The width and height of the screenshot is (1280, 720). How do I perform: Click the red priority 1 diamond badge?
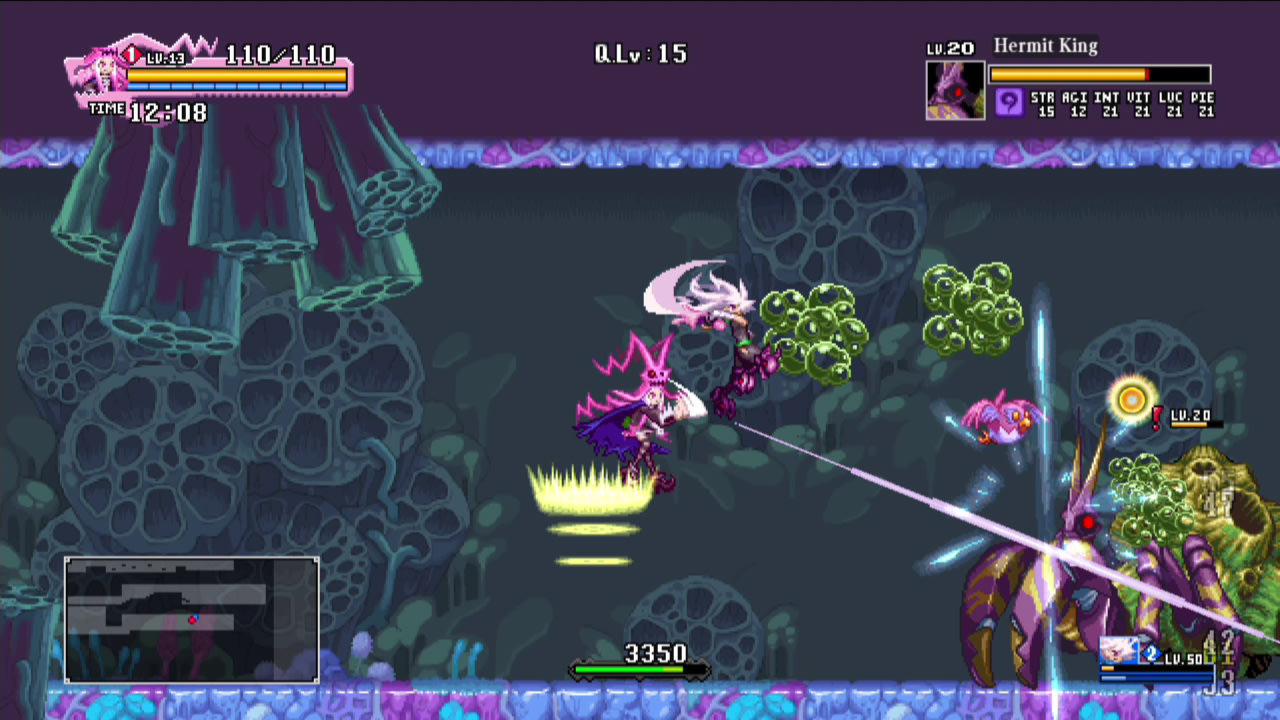131,53
